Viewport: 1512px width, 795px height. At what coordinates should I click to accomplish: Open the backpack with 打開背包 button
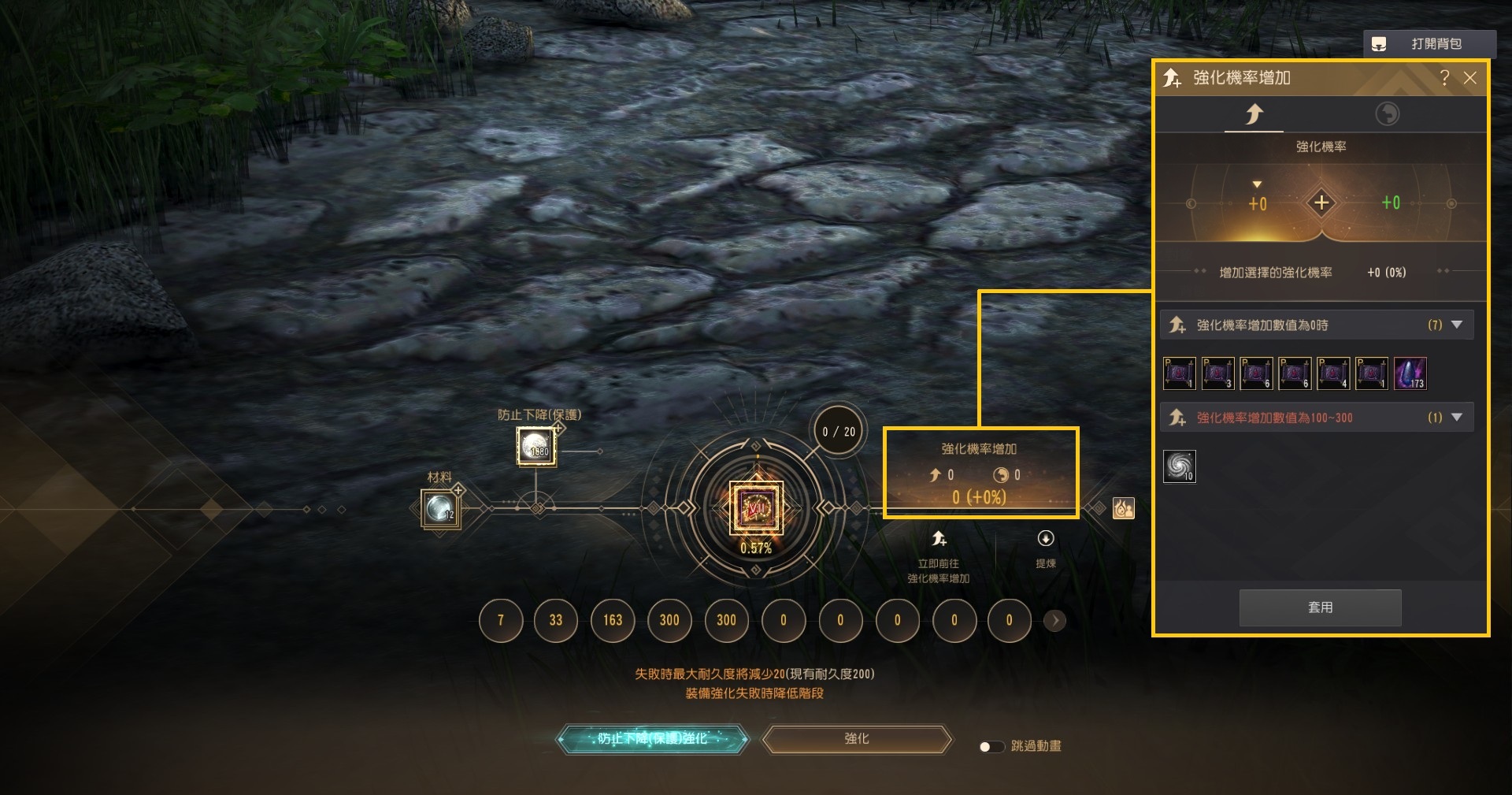pyautogui.click(x=1429, y=44)
